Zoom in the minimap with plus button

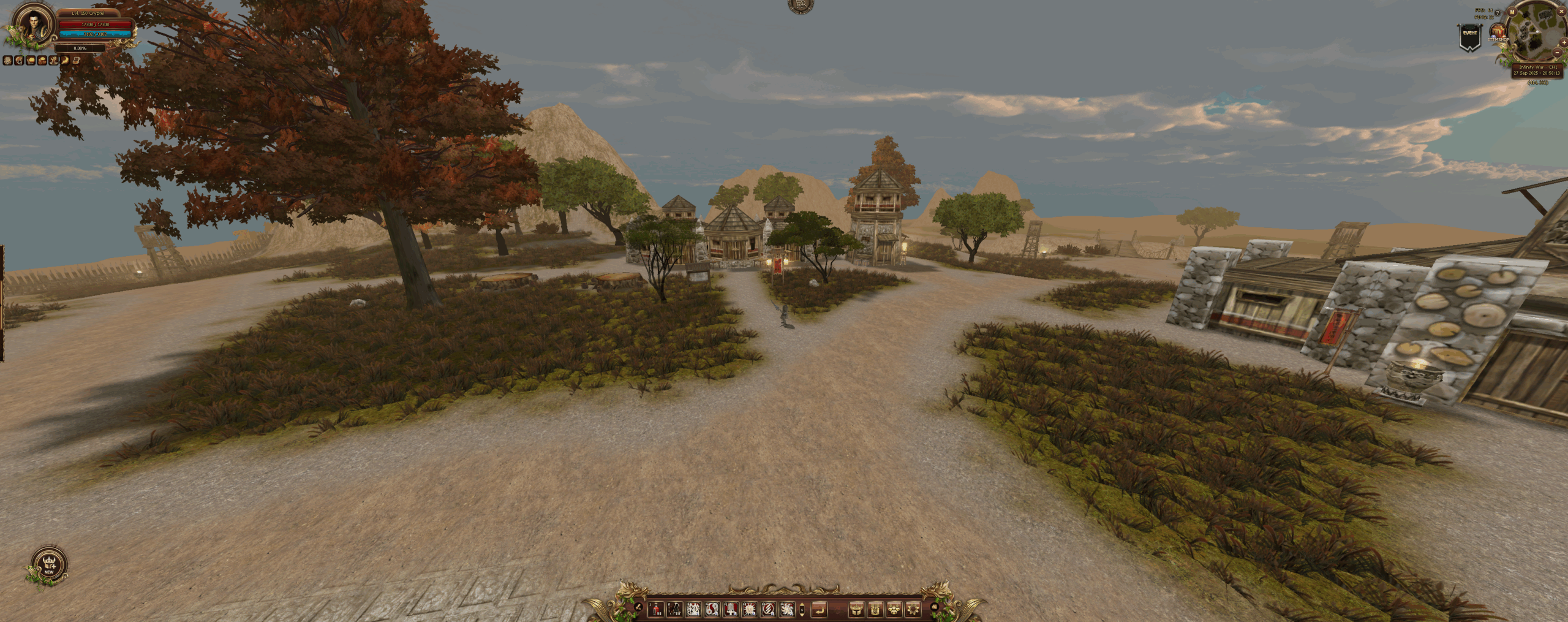(x=1564, y=42)
